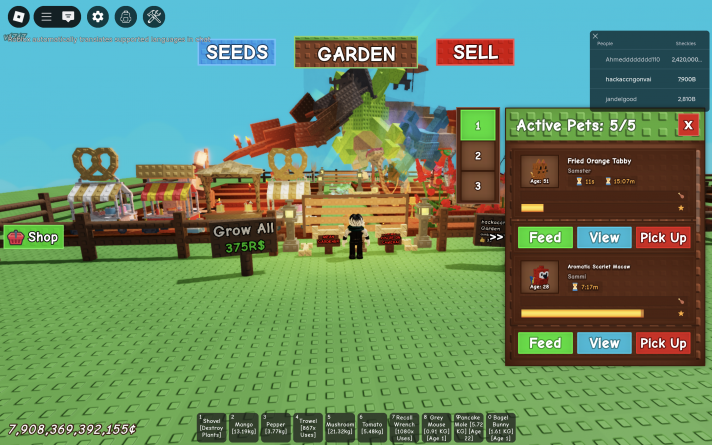Teleport to the Garden
The width and height of the screenshot is (712, 445).
(x=356, y=54)
